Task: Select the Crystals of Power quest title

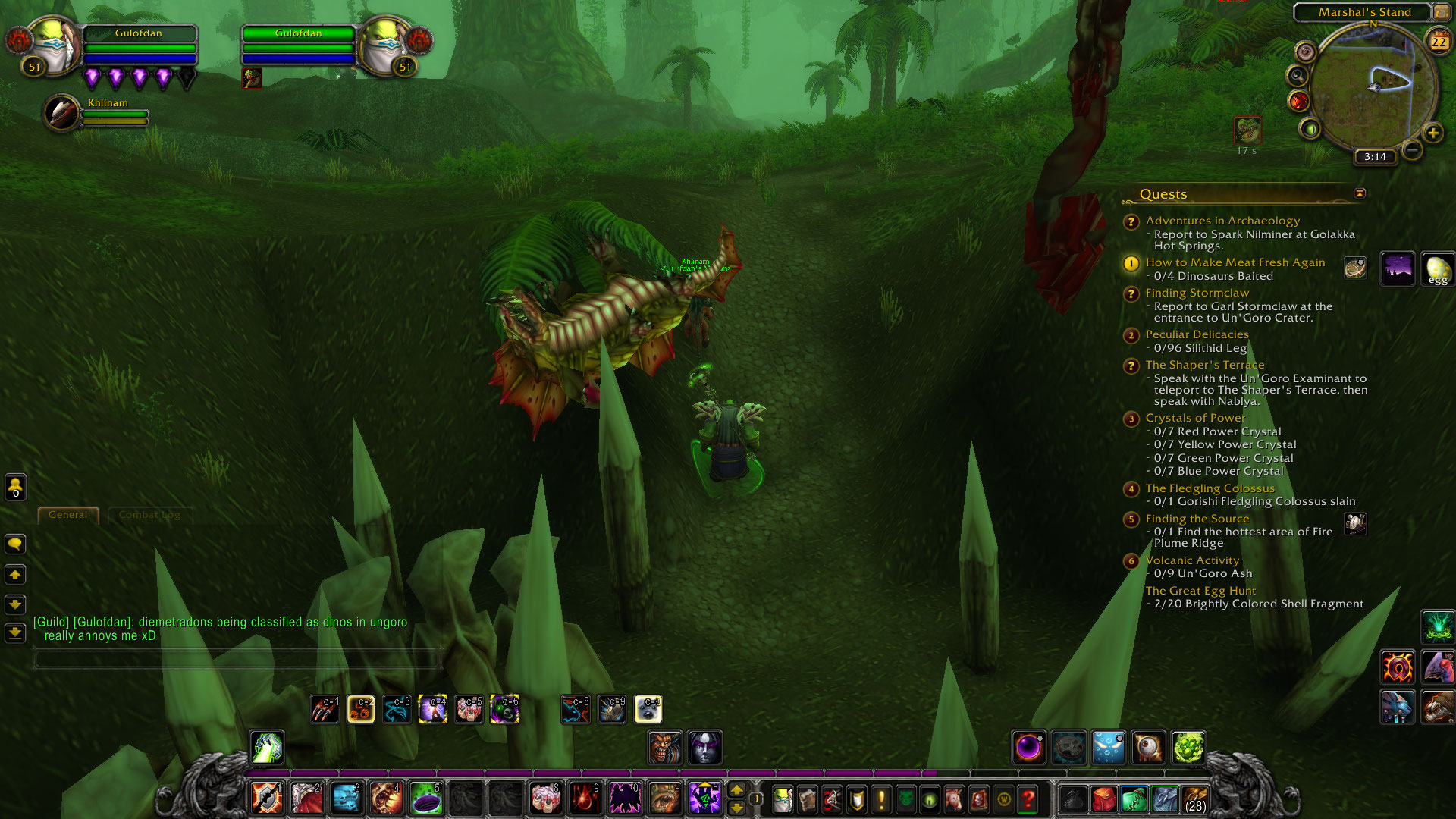Action: click(x=1195, y=418)
